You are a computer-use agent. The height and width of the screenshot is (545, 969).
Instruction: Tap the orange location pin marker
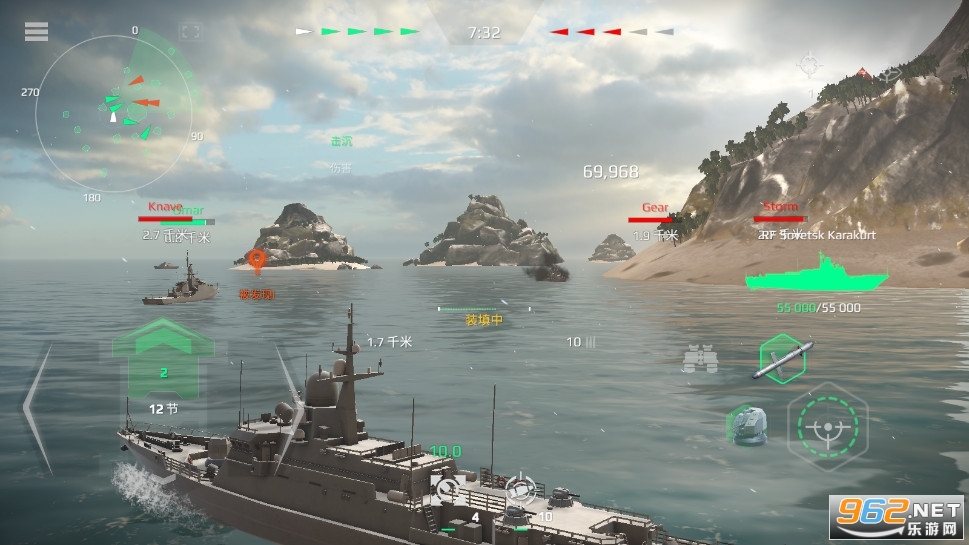pyautogui.click(x=258, y=262)
